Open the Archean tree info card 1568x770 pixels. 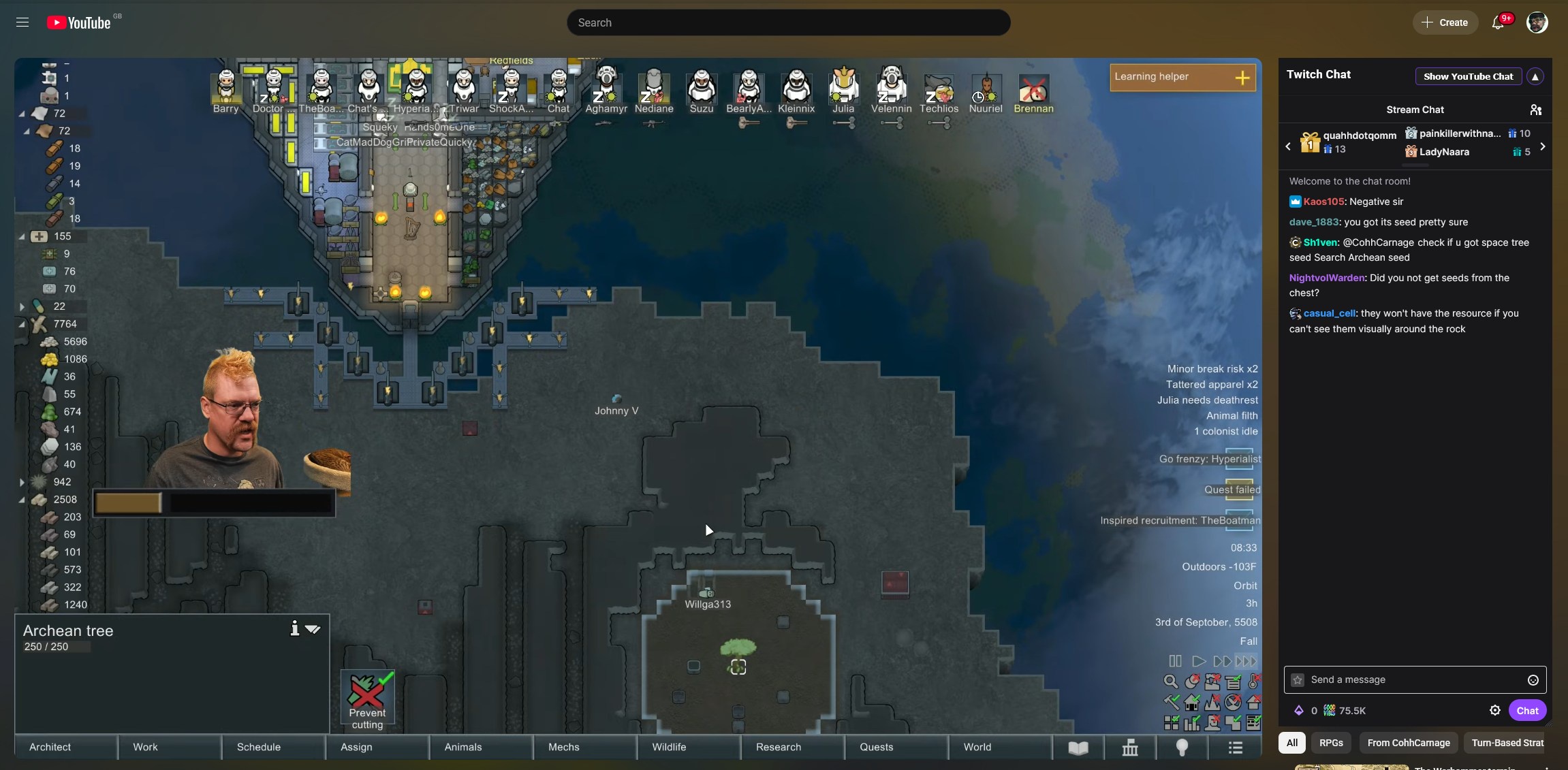point(294,628)
